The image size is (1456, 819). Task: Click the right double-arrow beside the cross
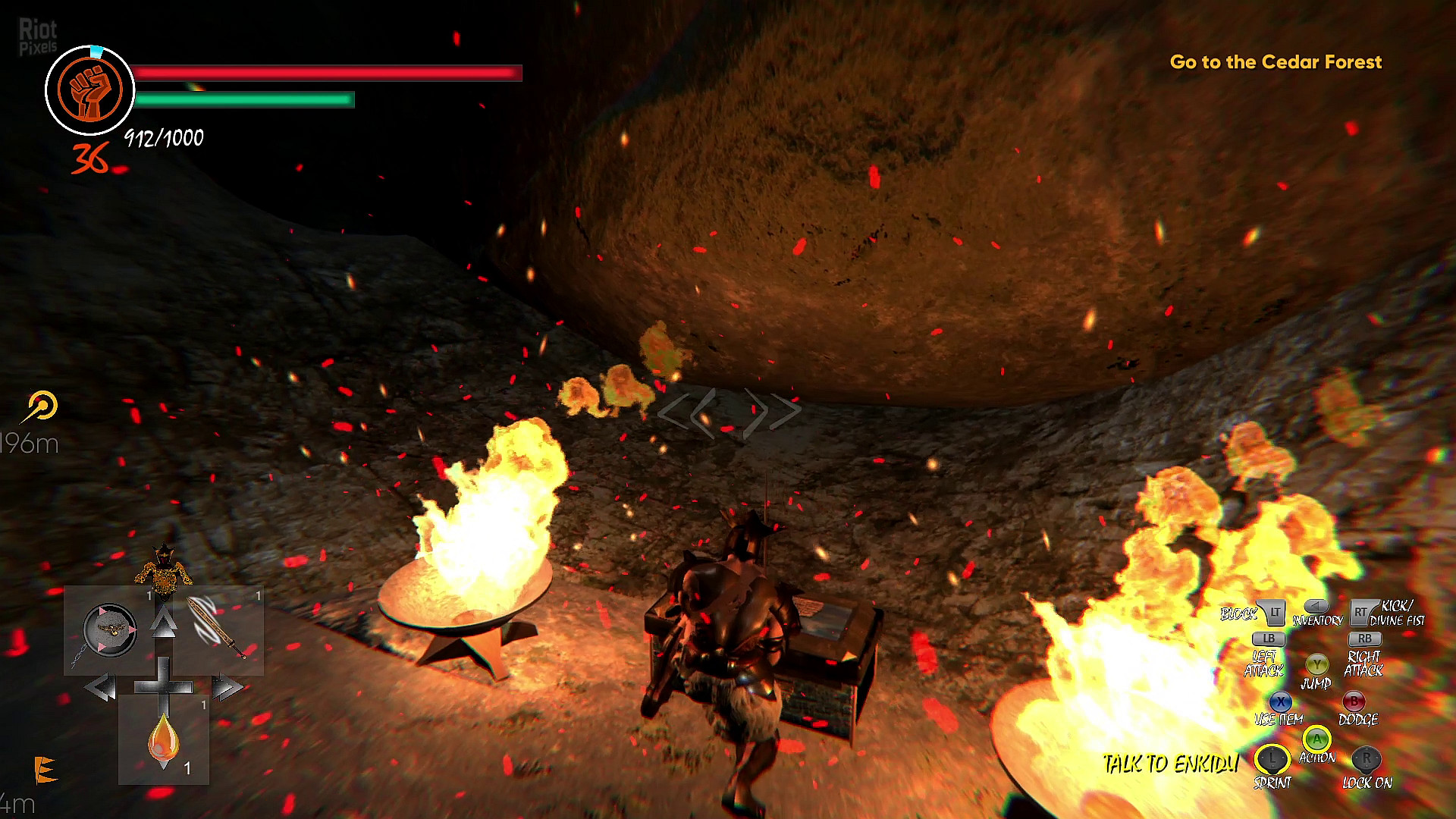tap(227, 689)
